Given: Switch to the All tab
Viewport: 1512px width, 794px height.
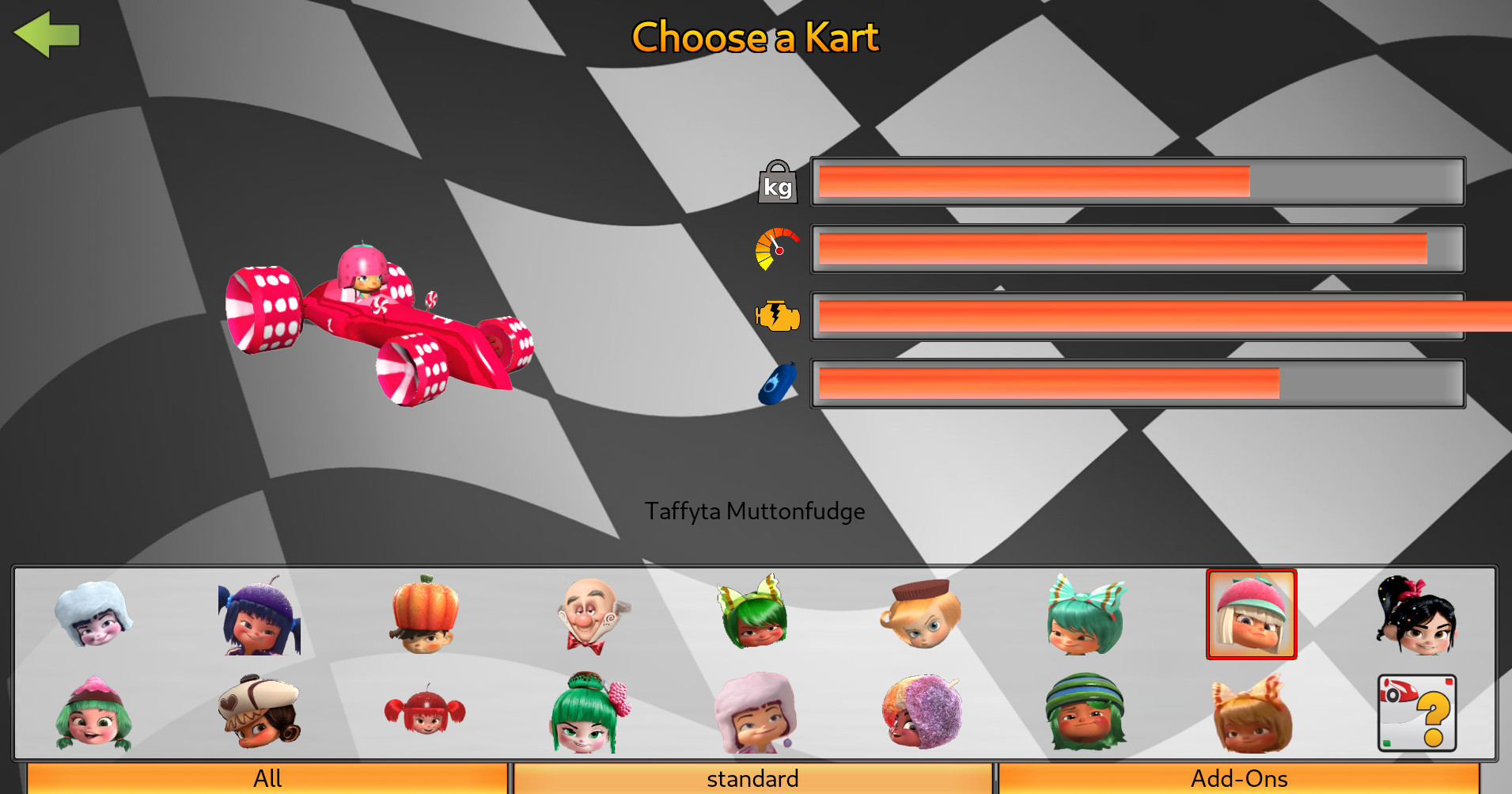Looking at the screenshot, I should click(267, 778).
